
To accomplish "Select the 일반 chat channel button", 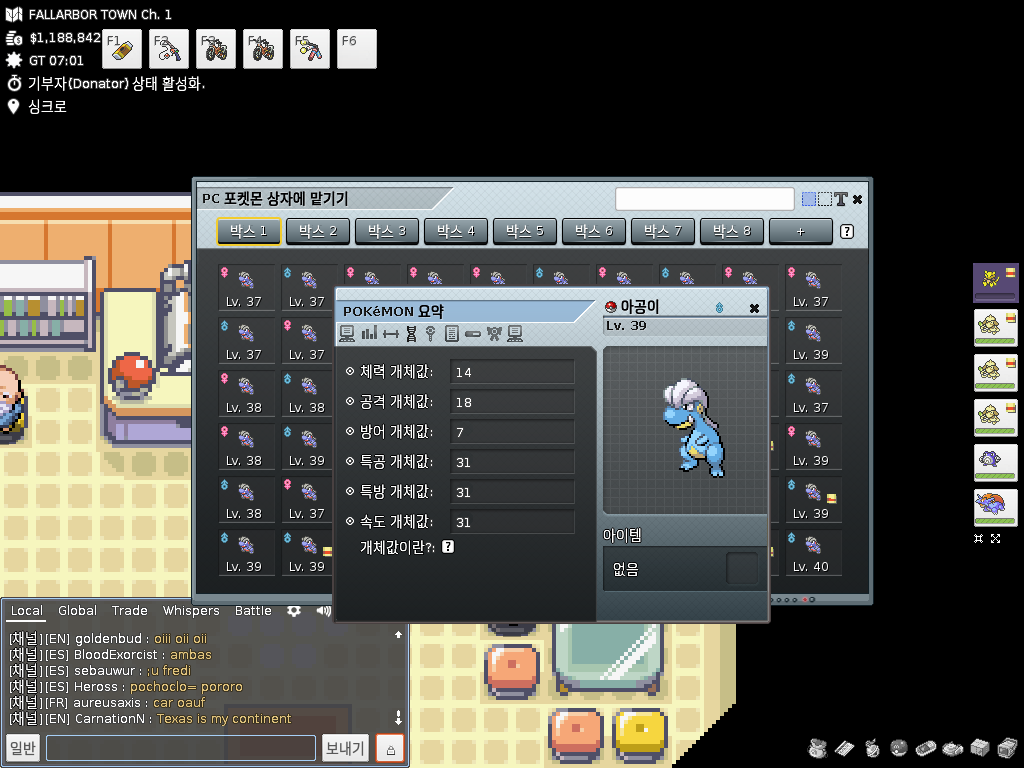I will point(22,748).
